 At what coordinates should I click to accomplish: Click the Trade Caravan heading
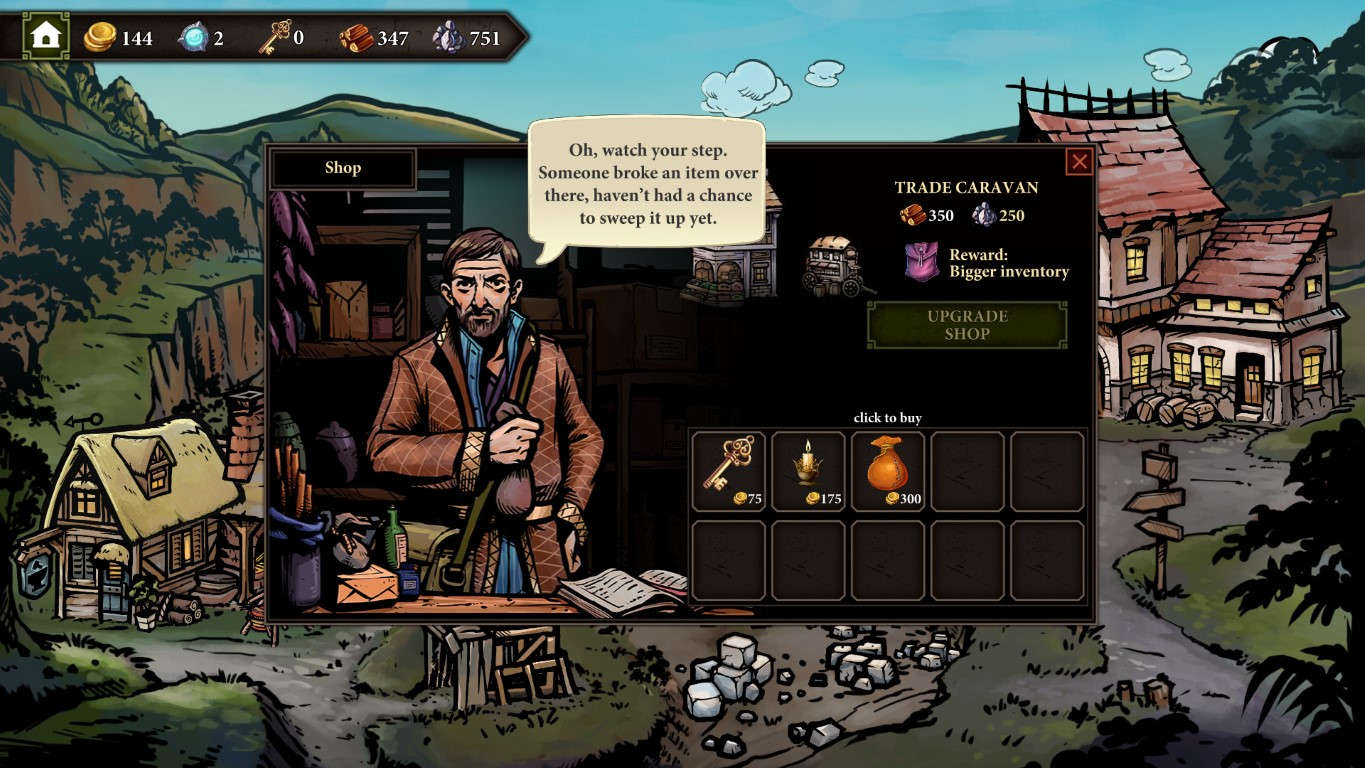pyautogui.click(x=966, y=187)
